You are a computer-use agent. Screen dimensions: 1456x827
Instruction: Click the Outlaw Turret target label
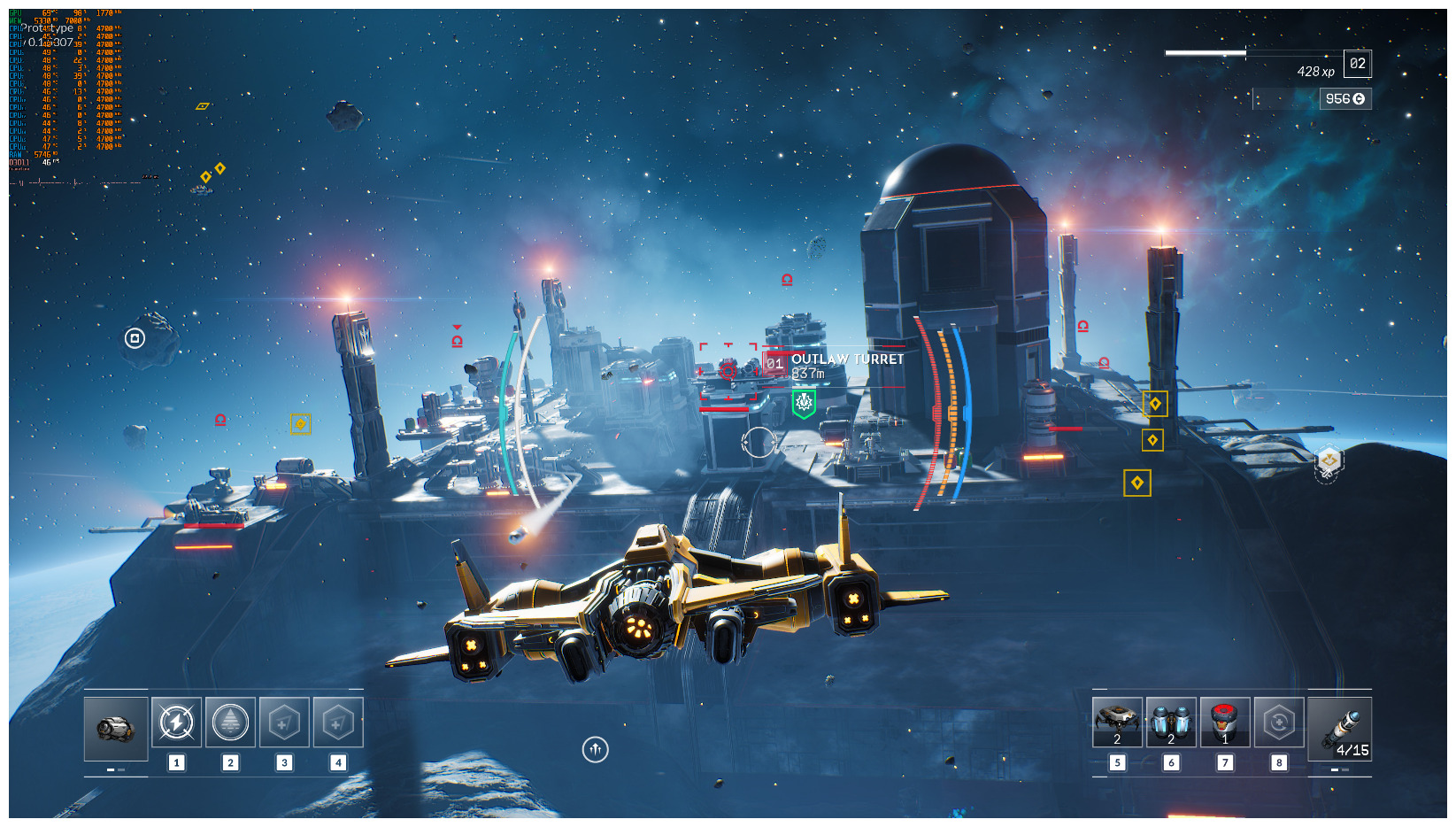[846, 360]
